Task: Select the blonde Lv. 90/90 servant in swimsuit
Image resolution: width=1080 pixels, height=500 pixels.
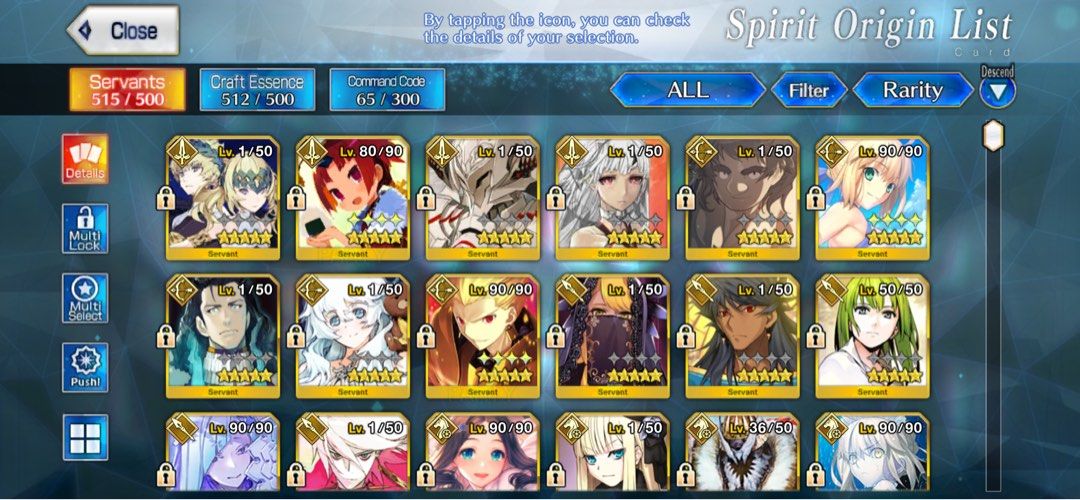Action: [872, 197]
